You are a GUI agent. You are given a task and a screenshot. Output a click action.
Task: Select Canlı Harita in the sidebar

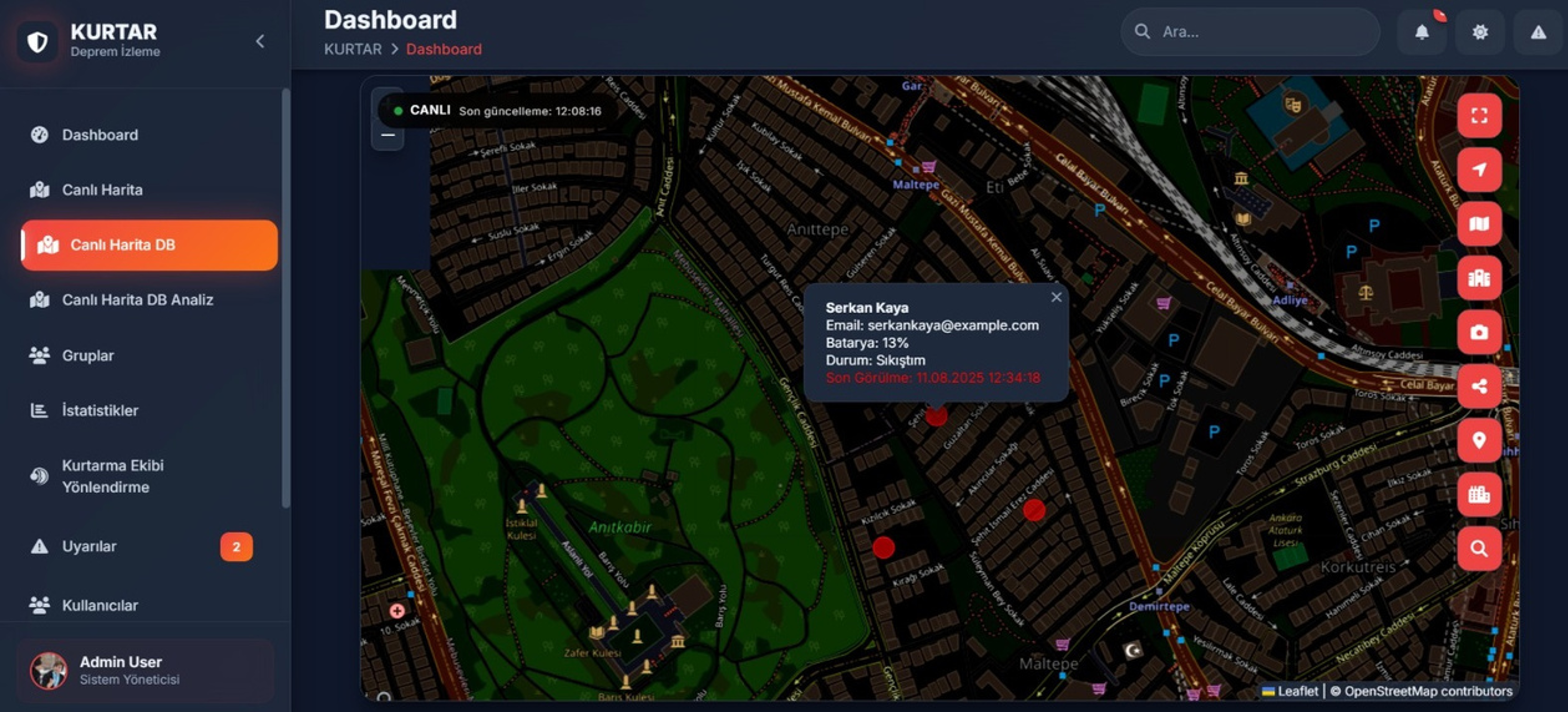click(102, 190)
